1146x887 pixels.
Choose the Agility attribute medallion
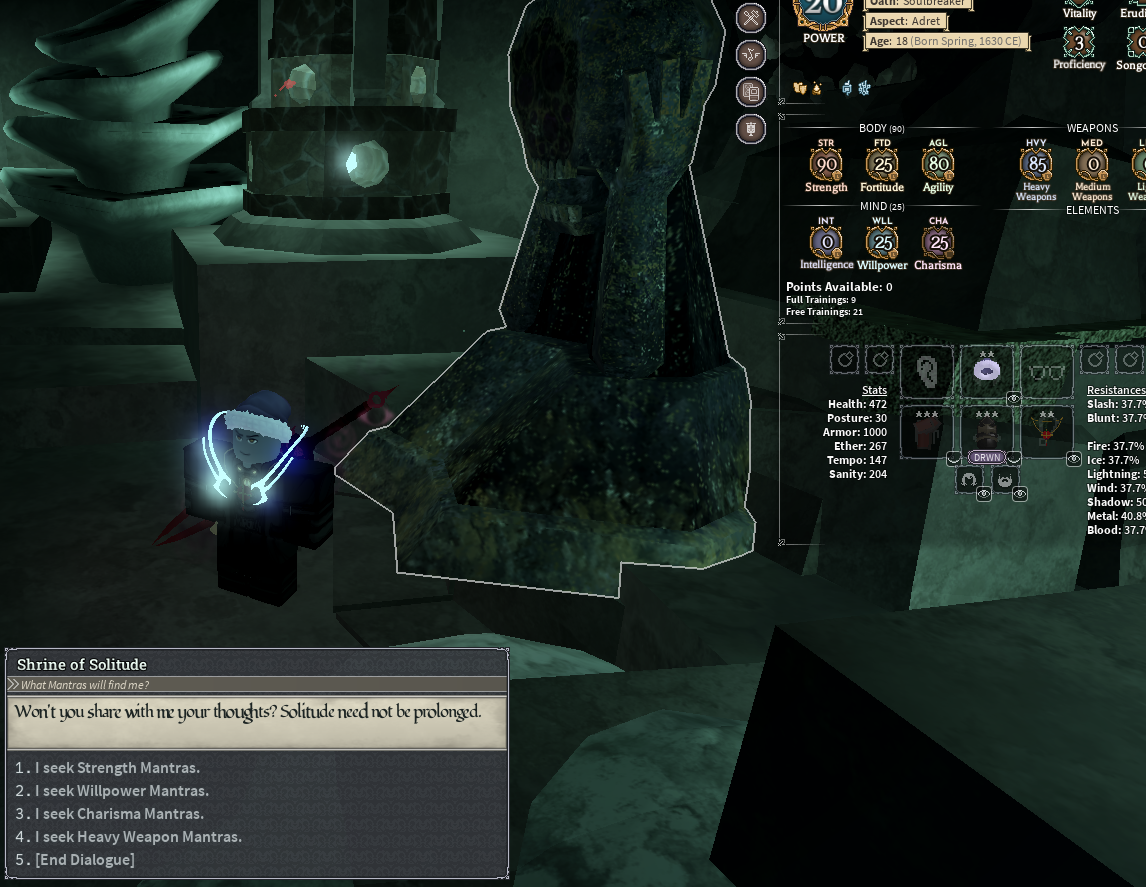938,165
